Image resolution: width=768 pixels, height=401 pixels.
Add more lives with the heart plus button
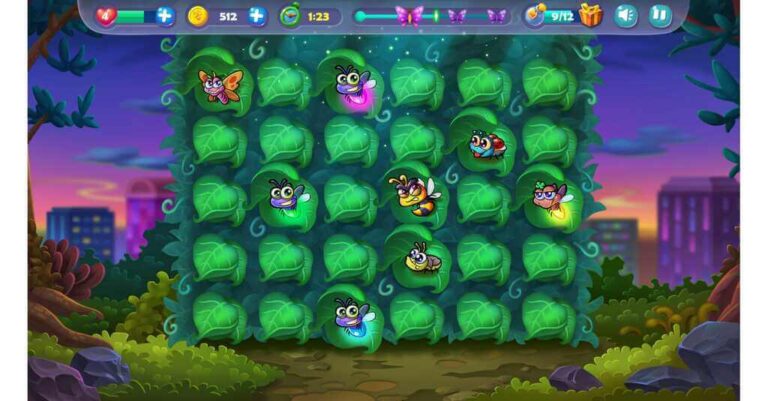tap(165, 16)
